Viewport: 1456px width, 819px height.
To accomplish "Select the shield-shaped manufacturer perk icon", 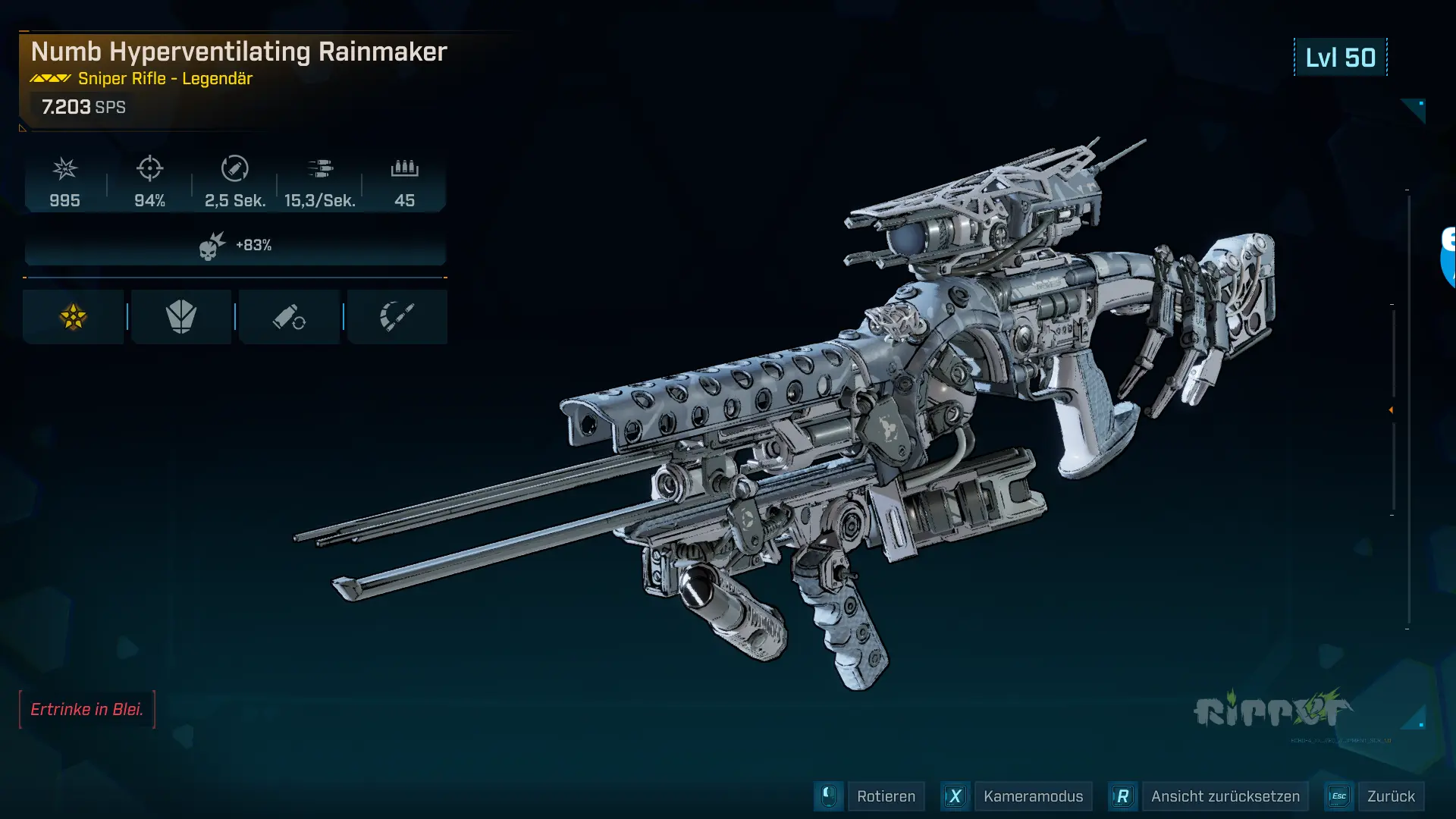I will click(x=181, y=317).
